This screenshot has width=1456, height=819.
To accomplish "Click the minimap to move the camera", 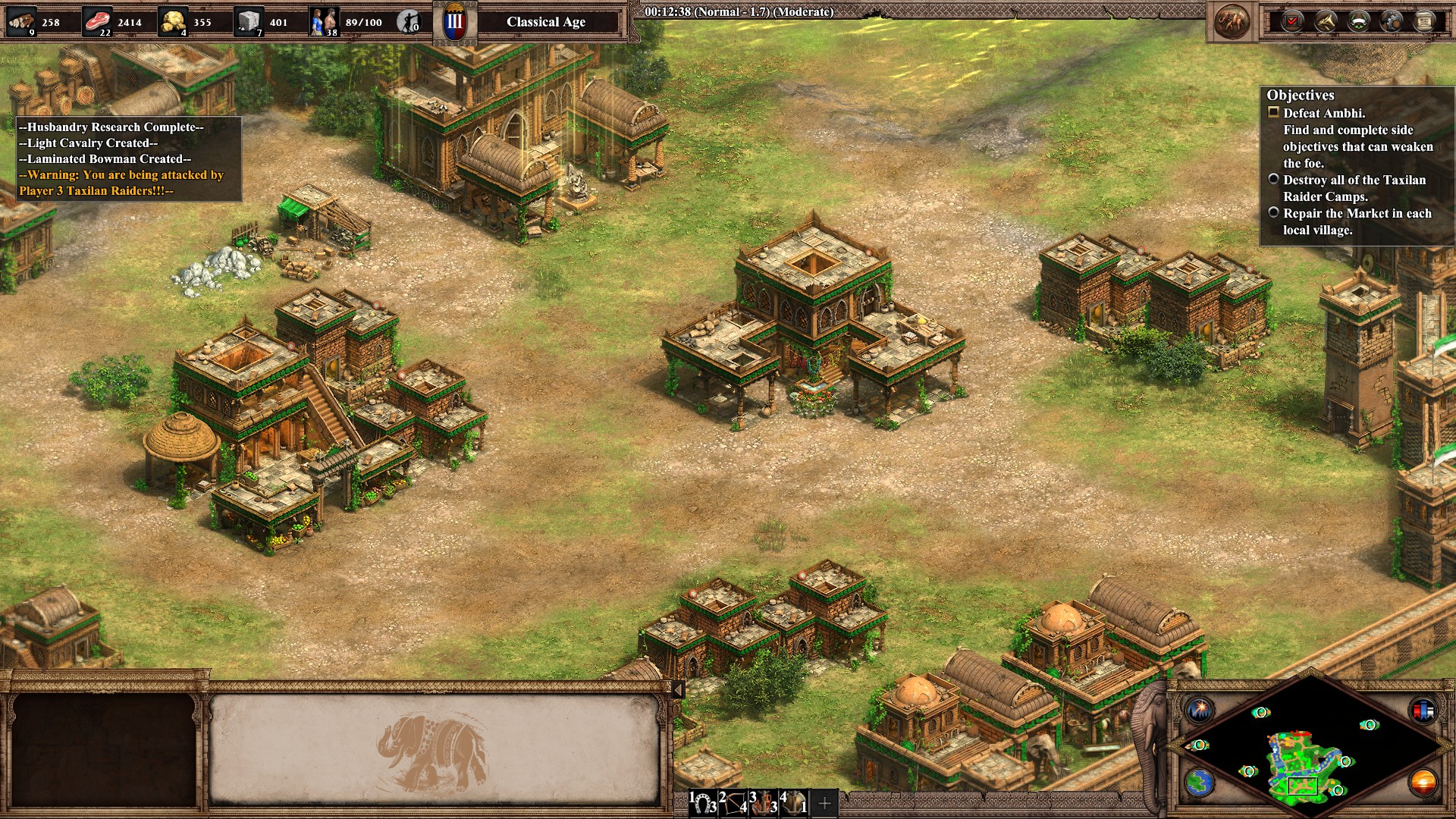I will pos(1303,751).
